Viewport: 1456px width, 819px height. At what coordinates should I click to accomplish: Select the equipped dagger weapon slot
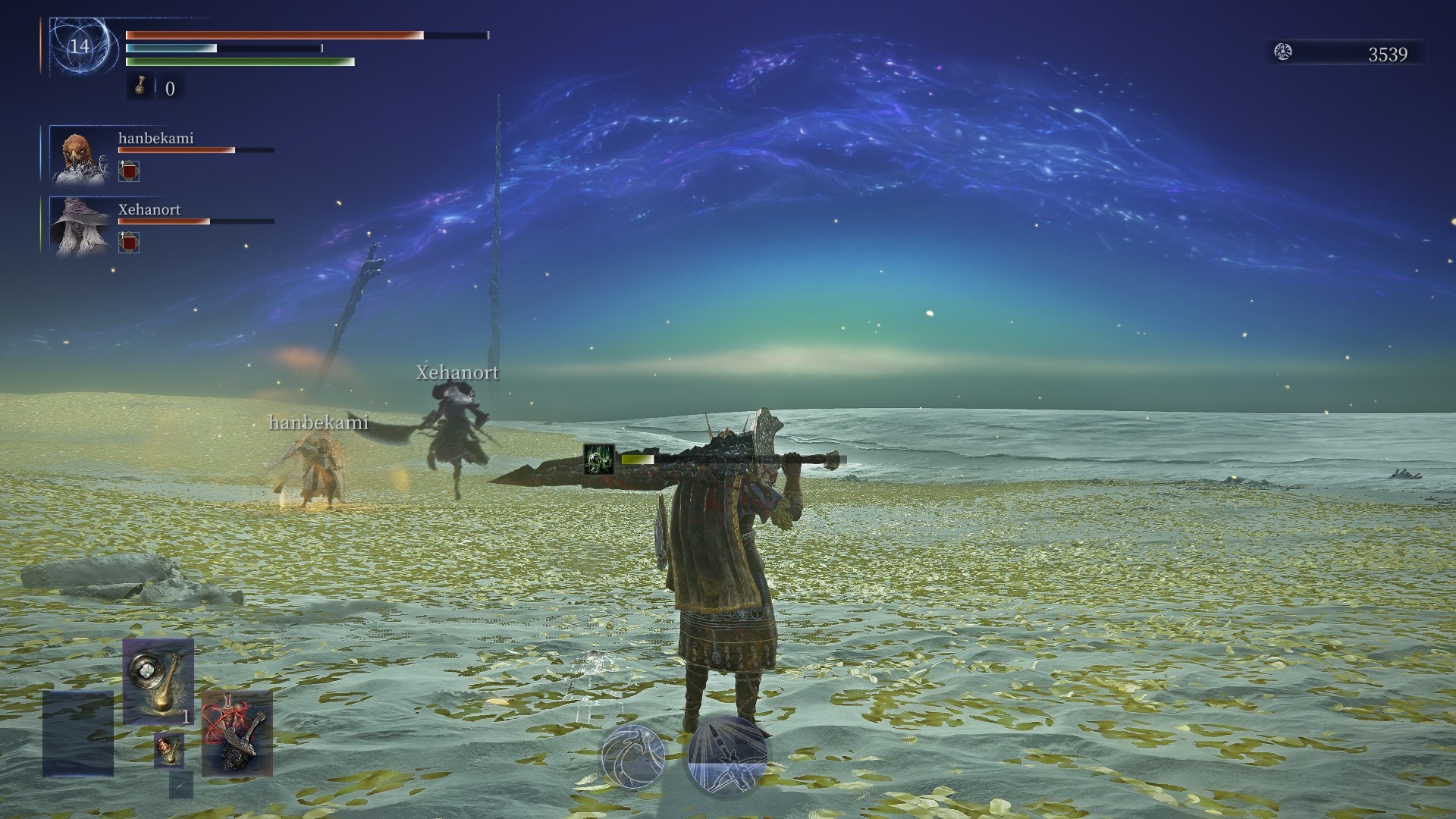click(237, 732)
